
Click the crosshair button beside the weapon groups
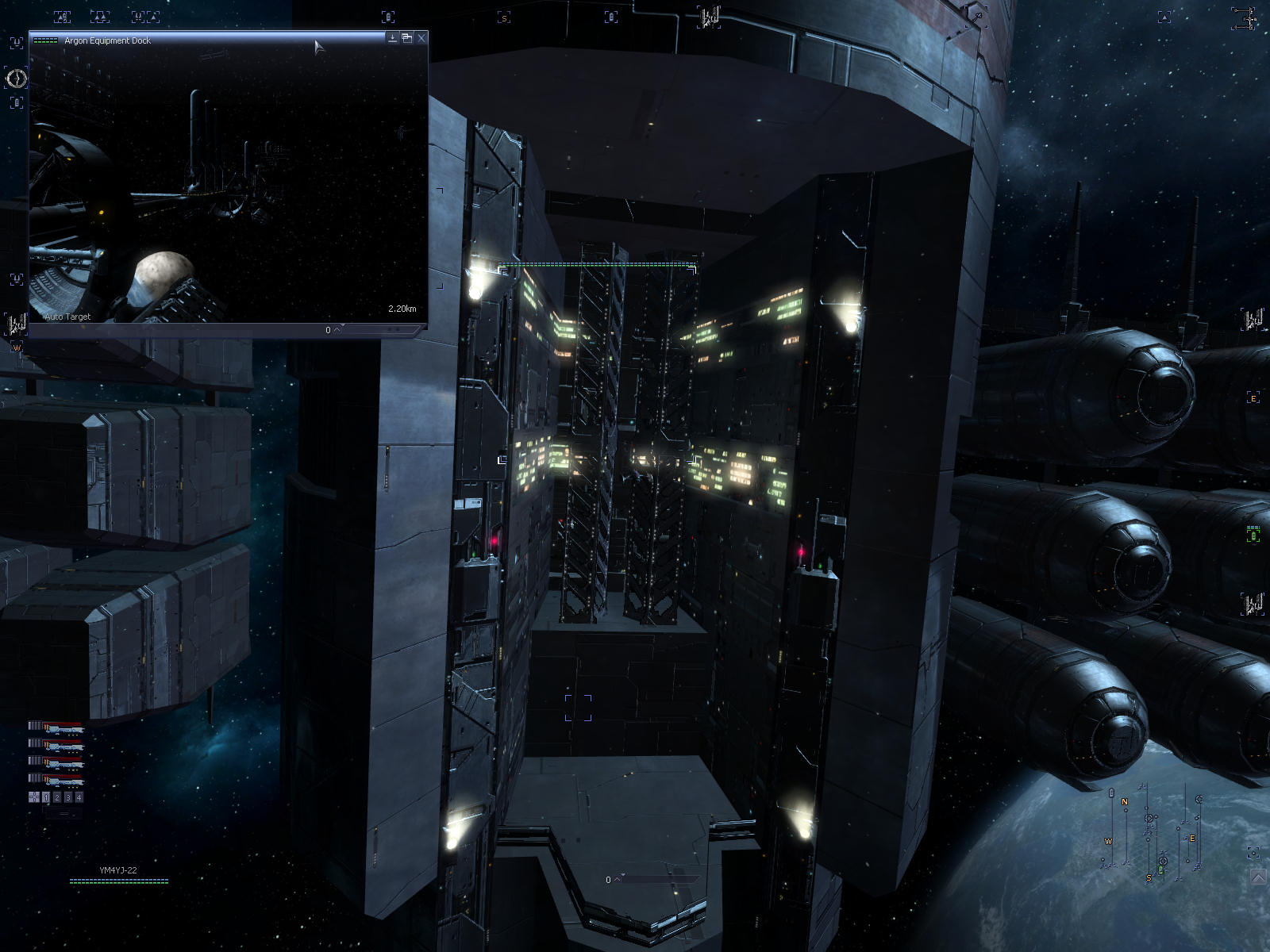pyautogui.click(x=34, y=797)
